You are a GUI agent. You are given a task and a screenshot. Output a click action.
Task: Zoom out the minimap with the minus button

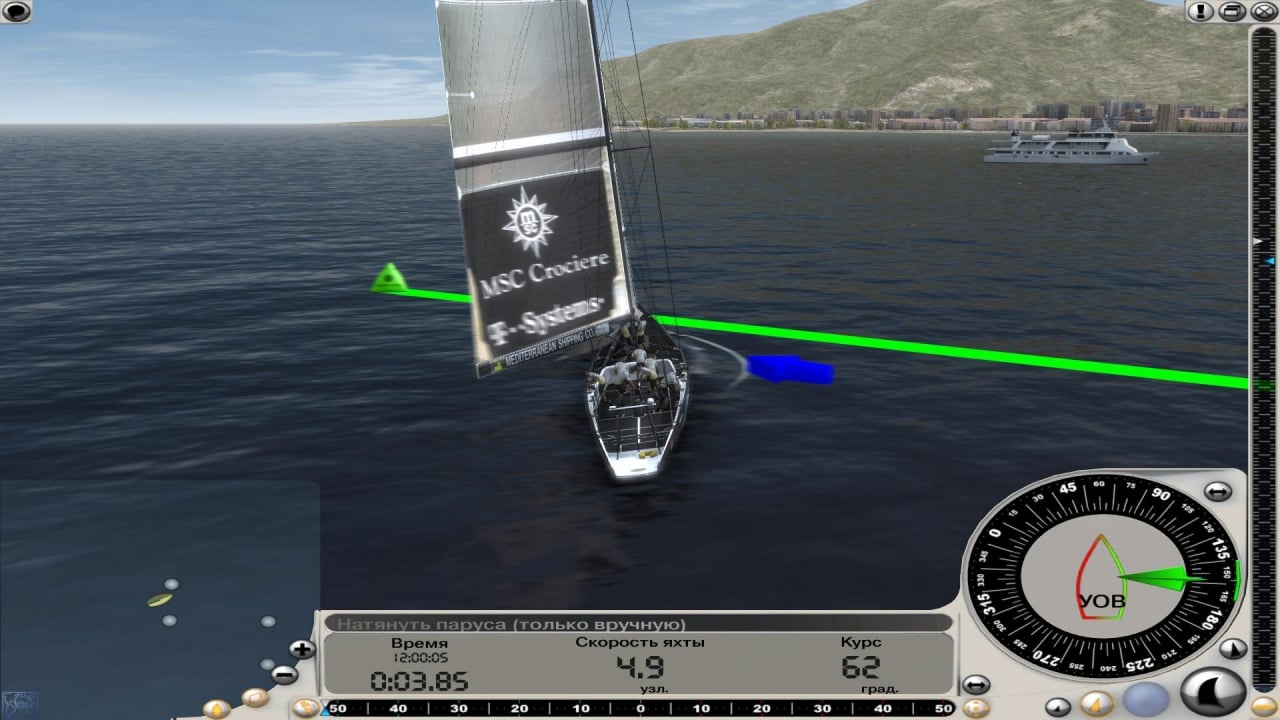(284, 675)
